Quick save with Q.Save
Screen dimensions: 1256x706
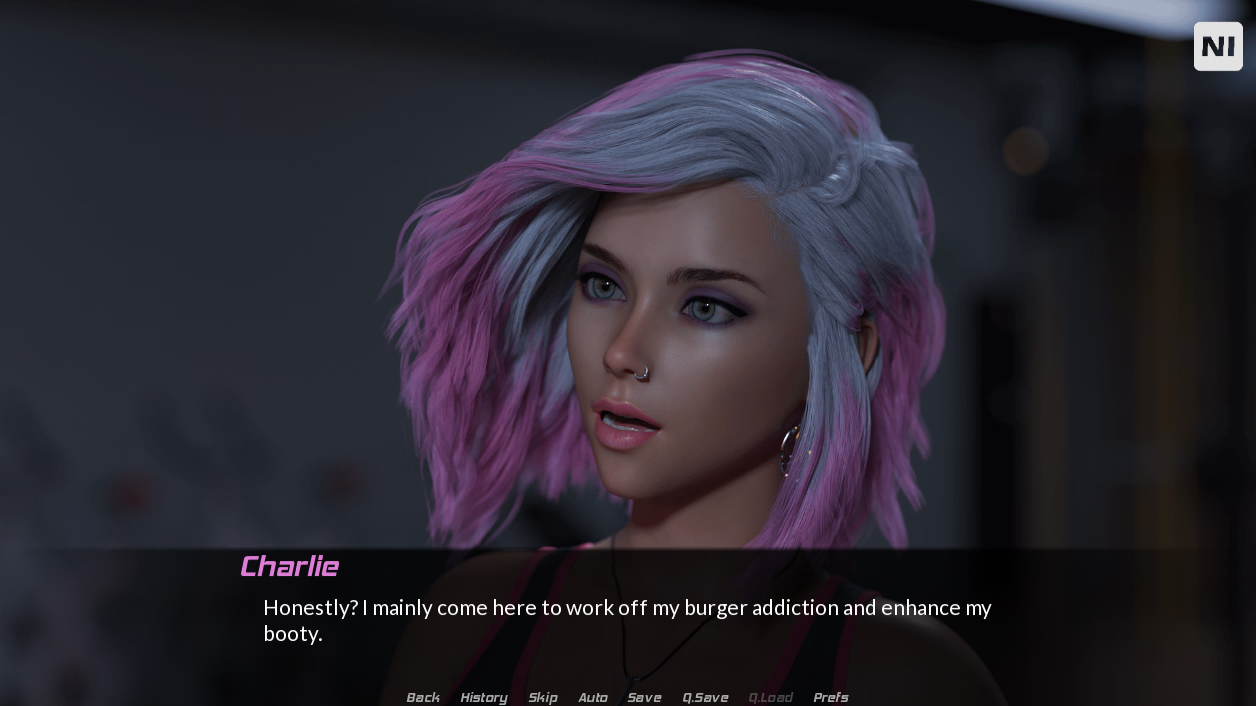pyautogui.click(x=705, y=697)
